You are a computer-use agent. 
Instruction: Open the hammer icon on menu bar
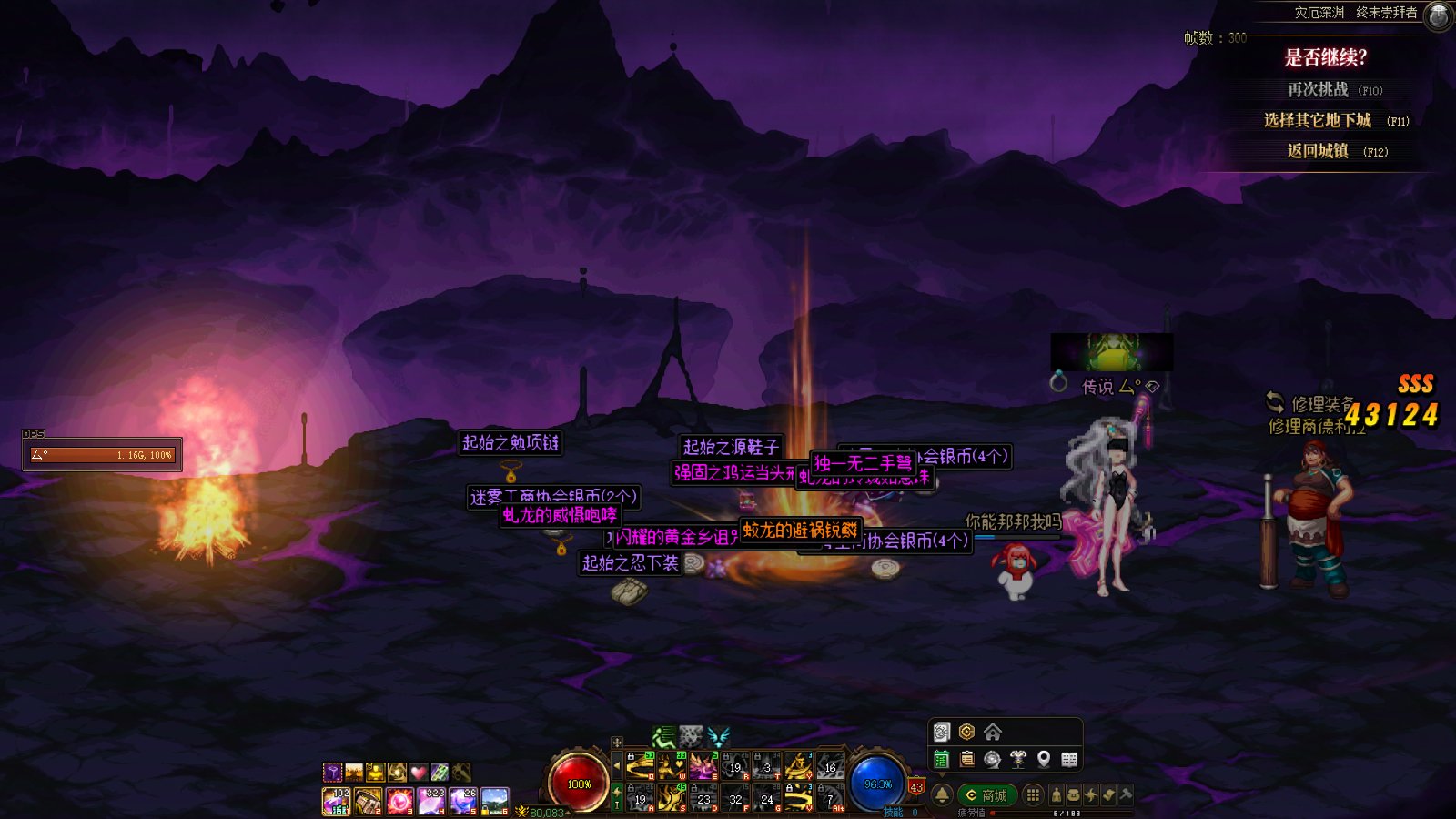1126,795
